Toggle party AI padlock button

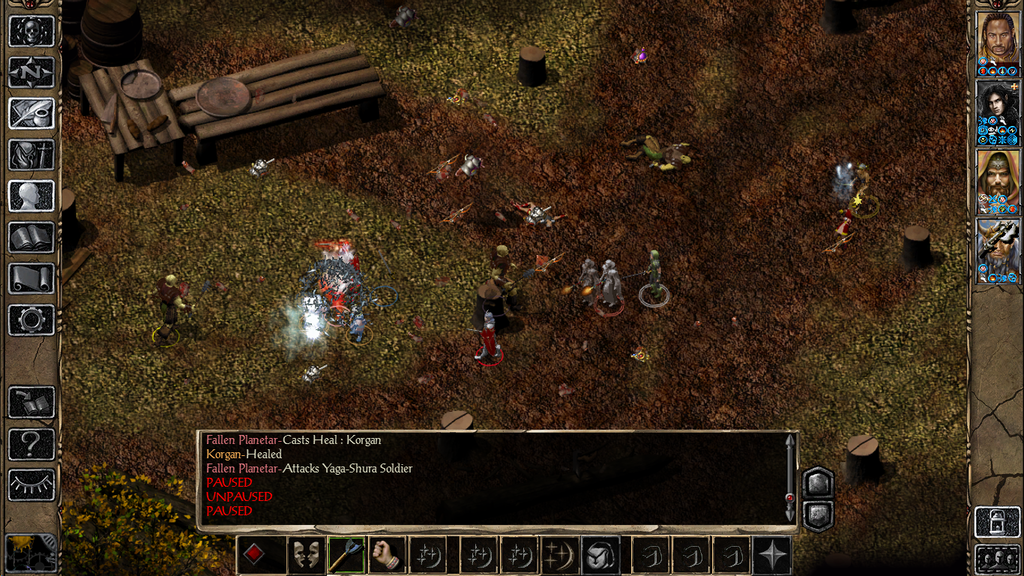(x=997, y=521)
